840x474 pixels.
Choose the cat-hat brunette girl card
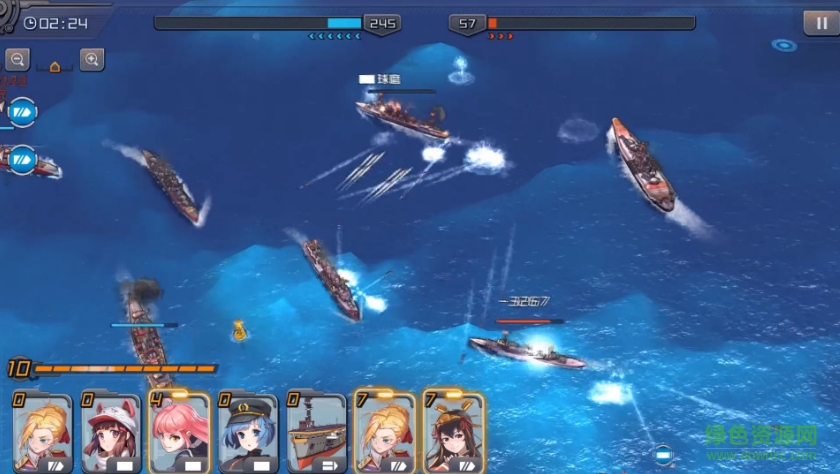(x=110, y=434)
